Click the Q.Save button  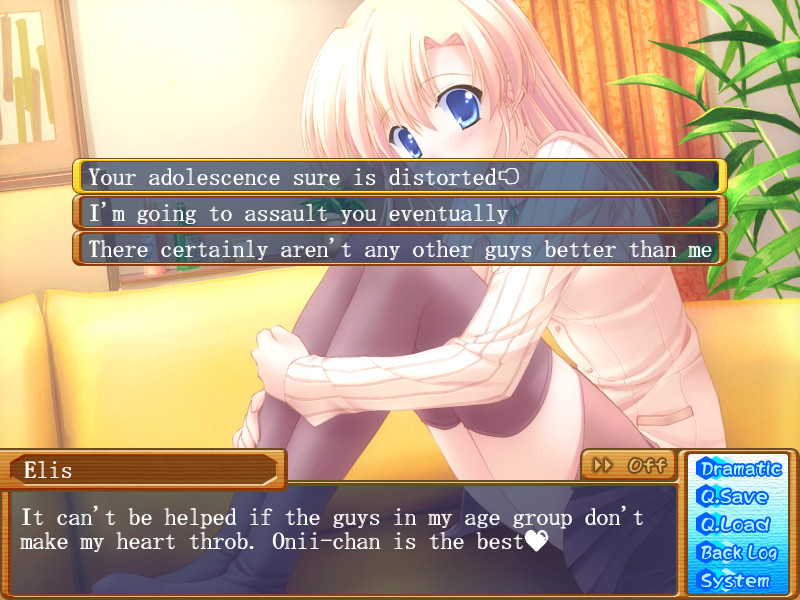(x=735, y=496)
